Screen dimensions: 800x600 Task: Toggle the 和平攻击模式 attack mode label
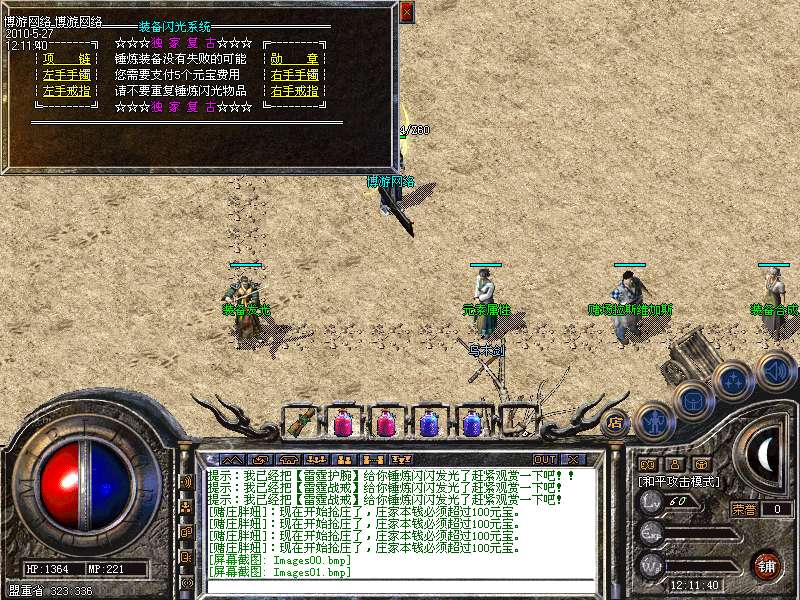(x=680, y=481)
